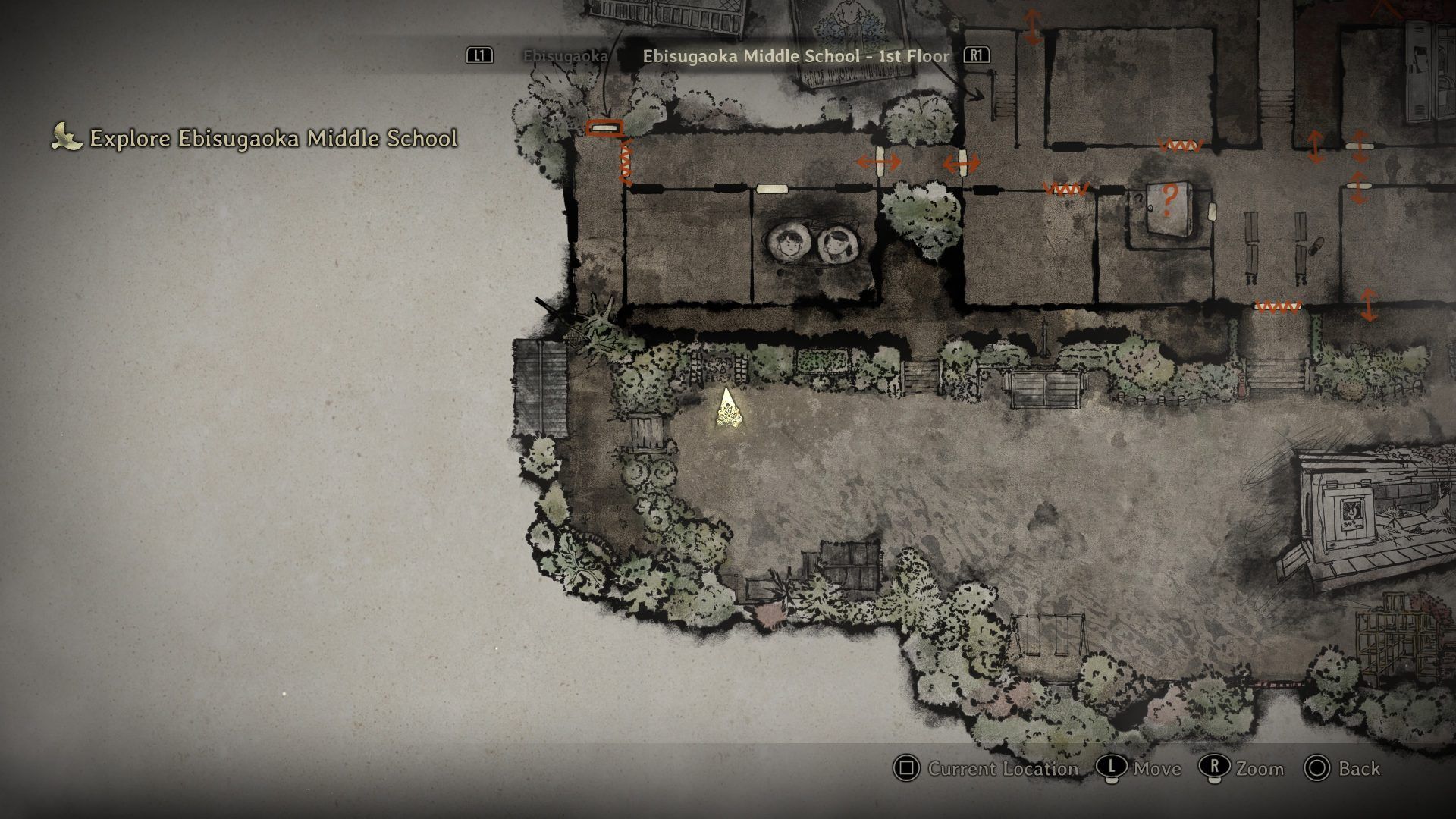Select the girl portrait map marker
The width and height of the screenshot is (1456, 819).
837,244
